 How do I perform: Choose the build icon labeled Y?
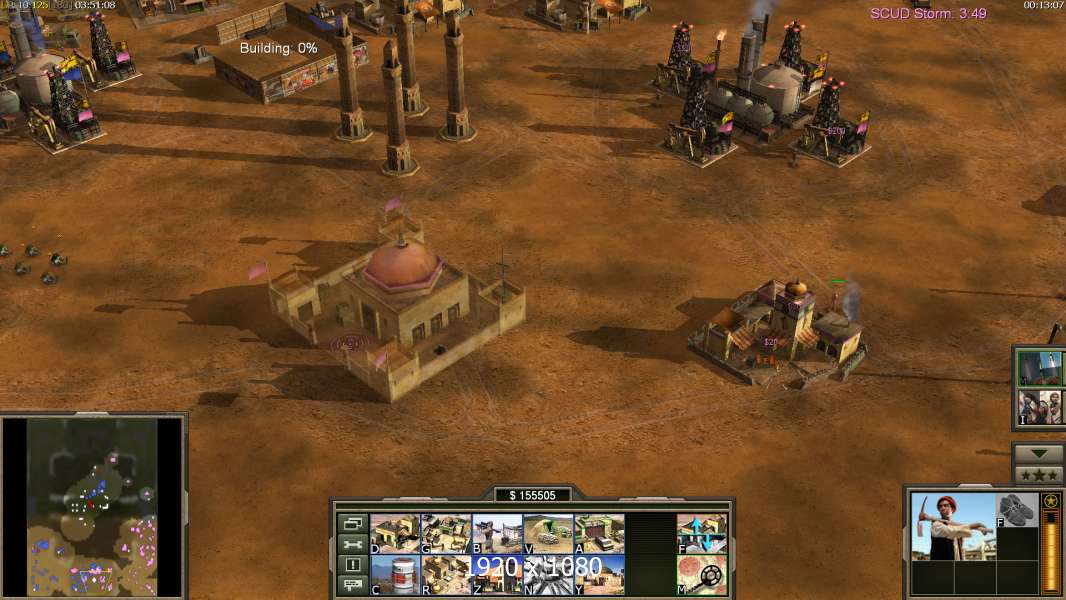tap(599, 574)
